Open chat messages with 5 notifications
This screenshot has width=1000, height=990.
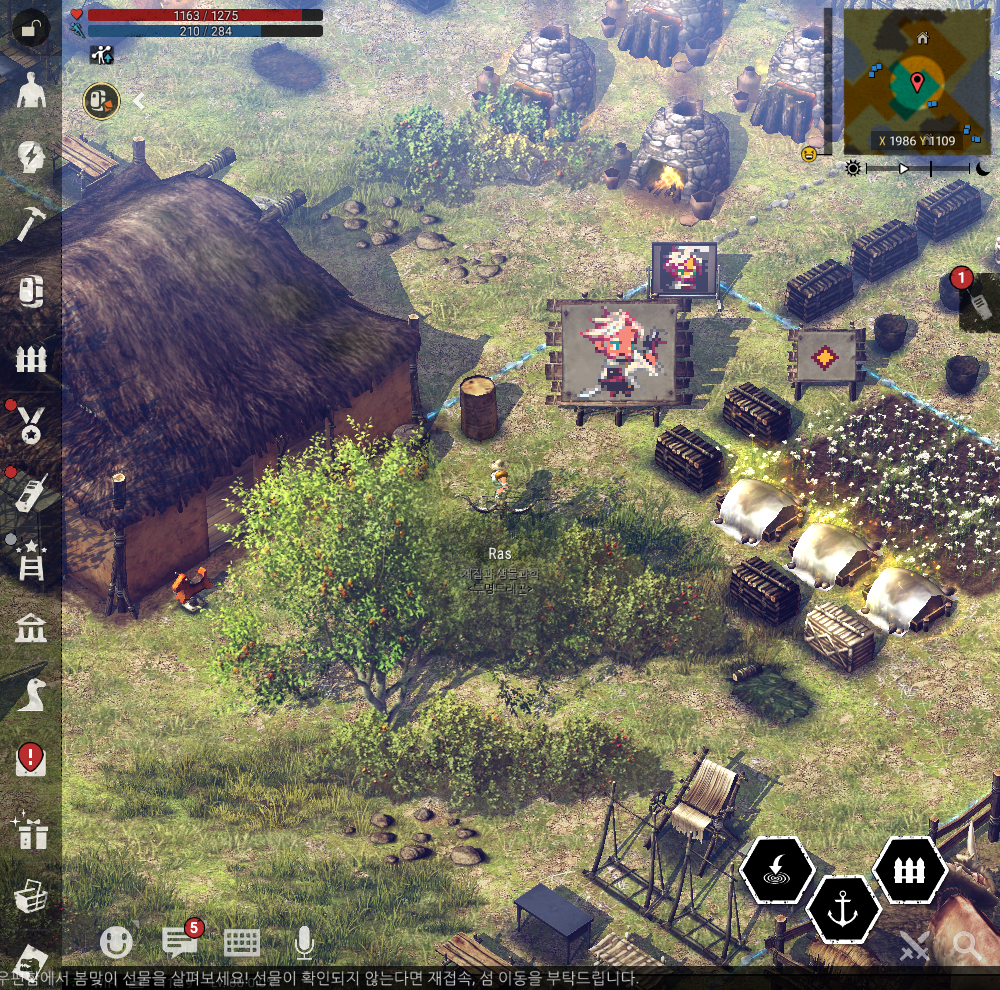(x=180, y=940)
